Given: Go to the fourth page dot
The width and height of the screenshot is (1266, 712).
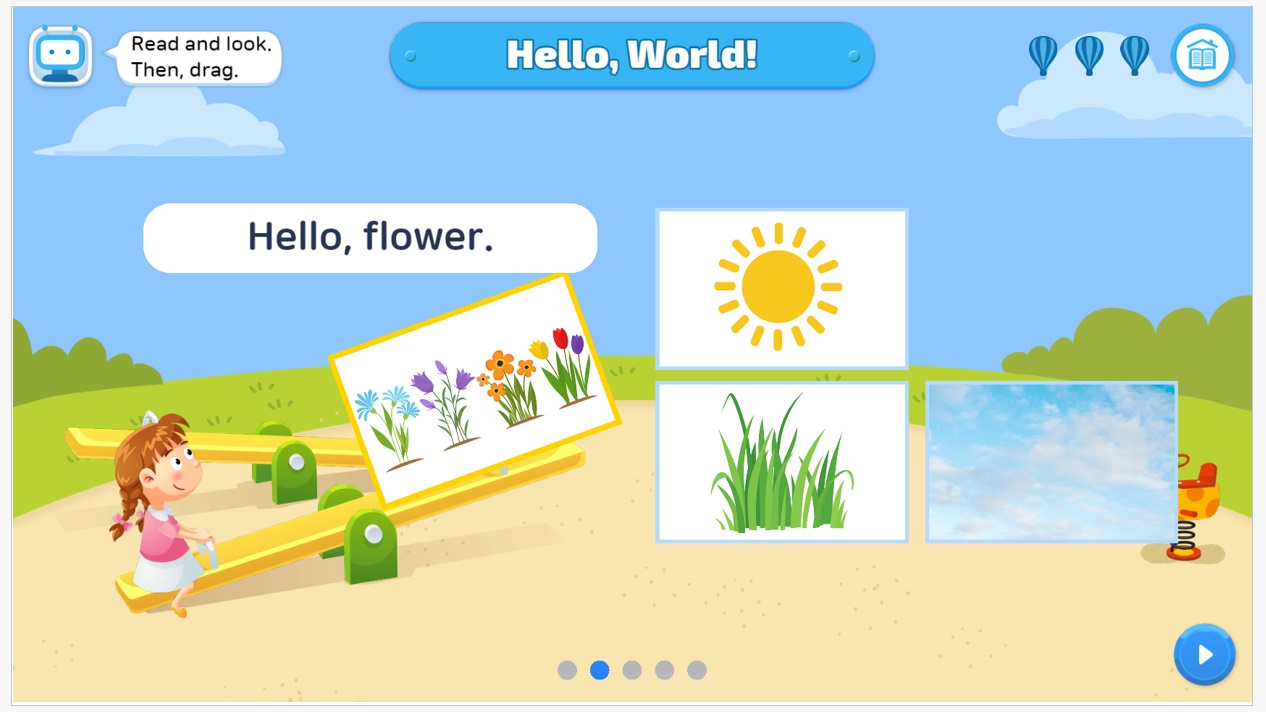Looking at the screenshot, I should click(664, 670).
